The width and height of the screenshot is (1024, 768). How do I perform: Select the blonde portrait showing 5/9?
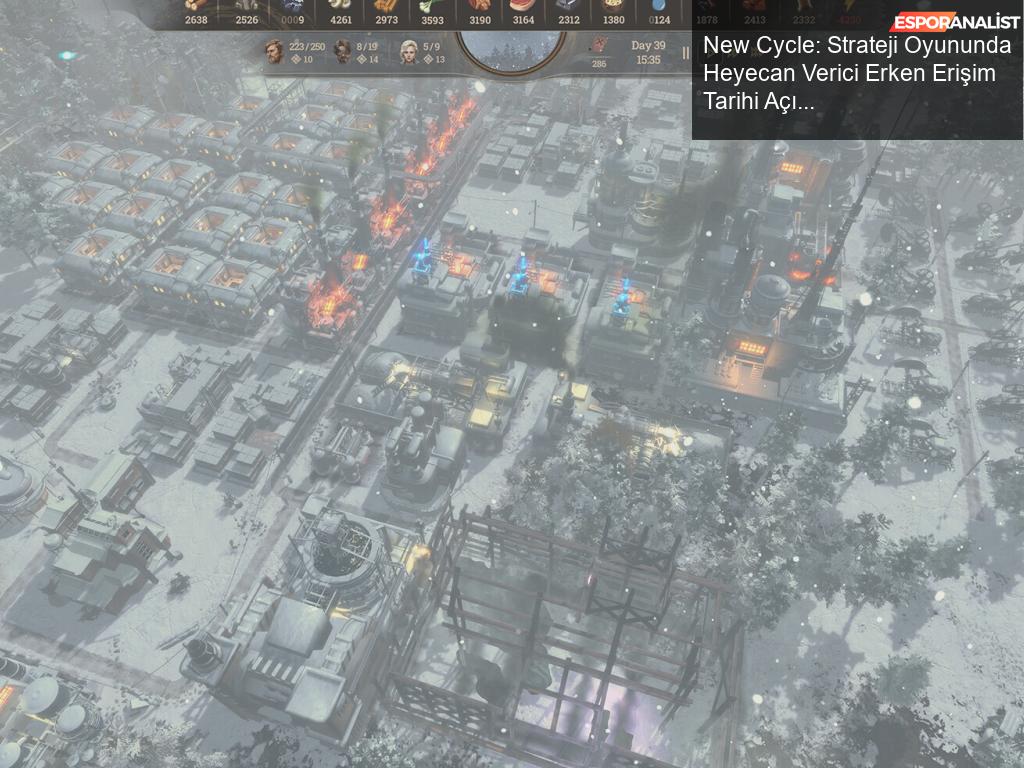[x=409, y=51]
